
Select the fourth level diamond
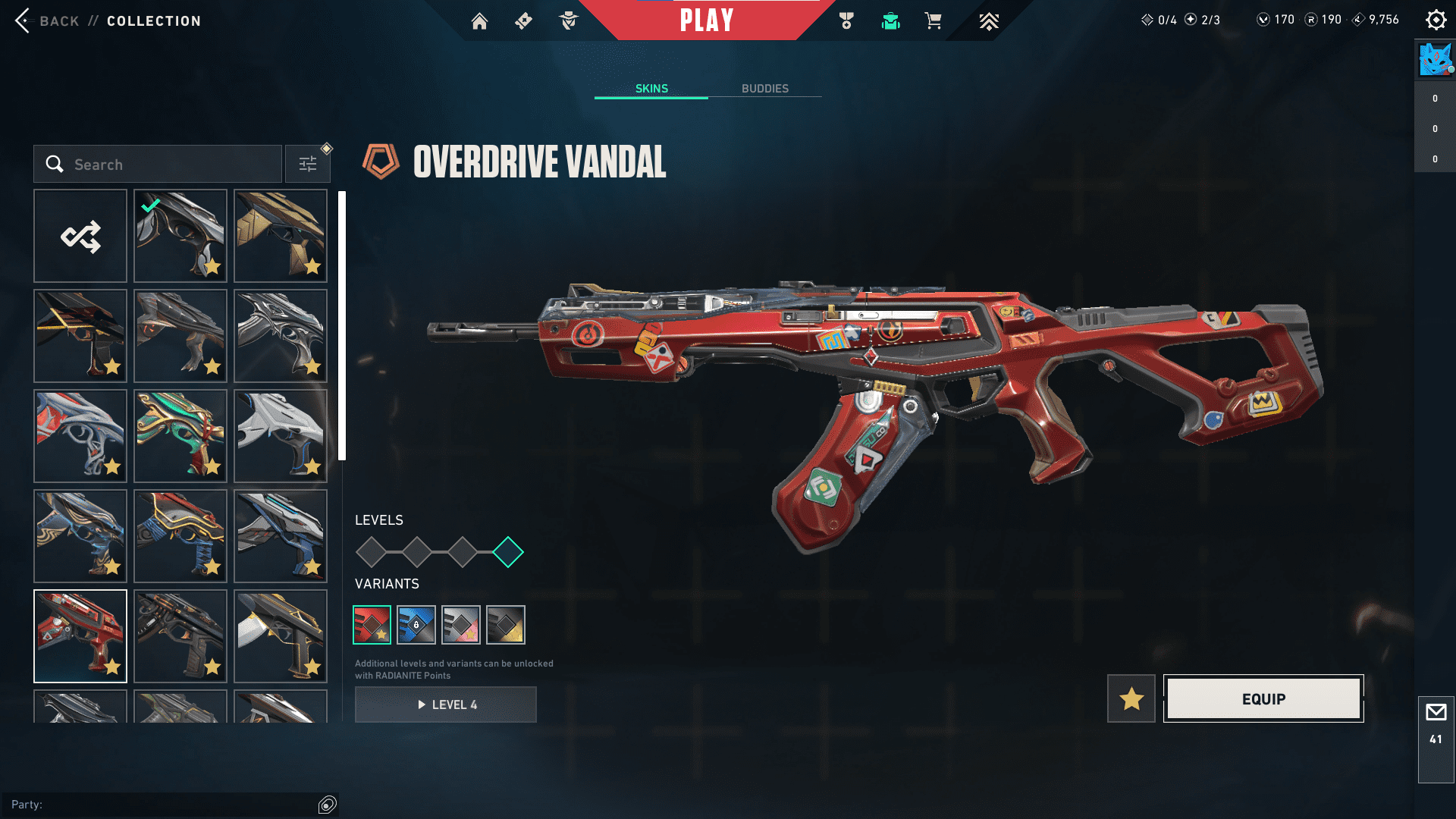click(508, 552)
